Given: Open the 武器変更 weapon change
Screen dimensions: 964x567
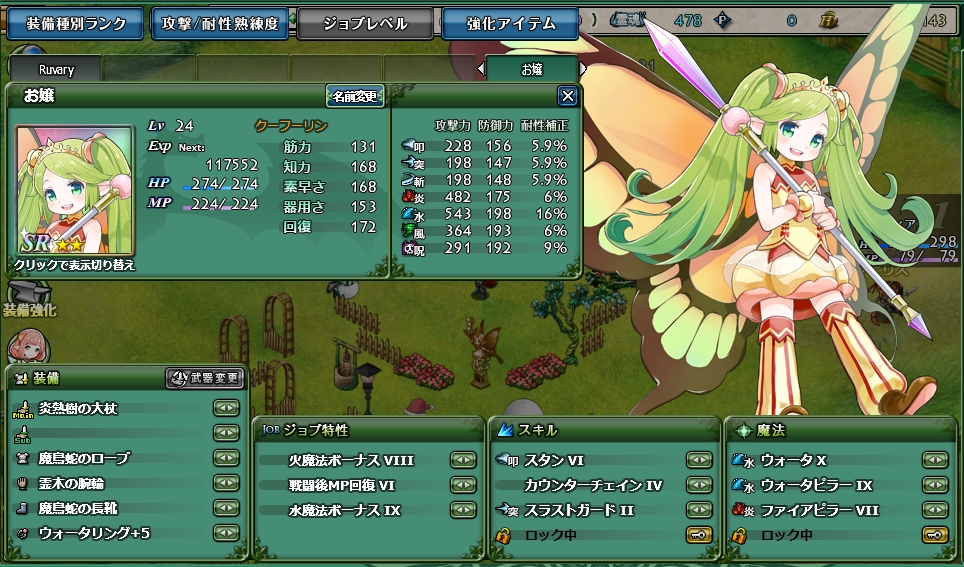Looking at the screenshot, I should pyautogui.click(x=205, y=378).
